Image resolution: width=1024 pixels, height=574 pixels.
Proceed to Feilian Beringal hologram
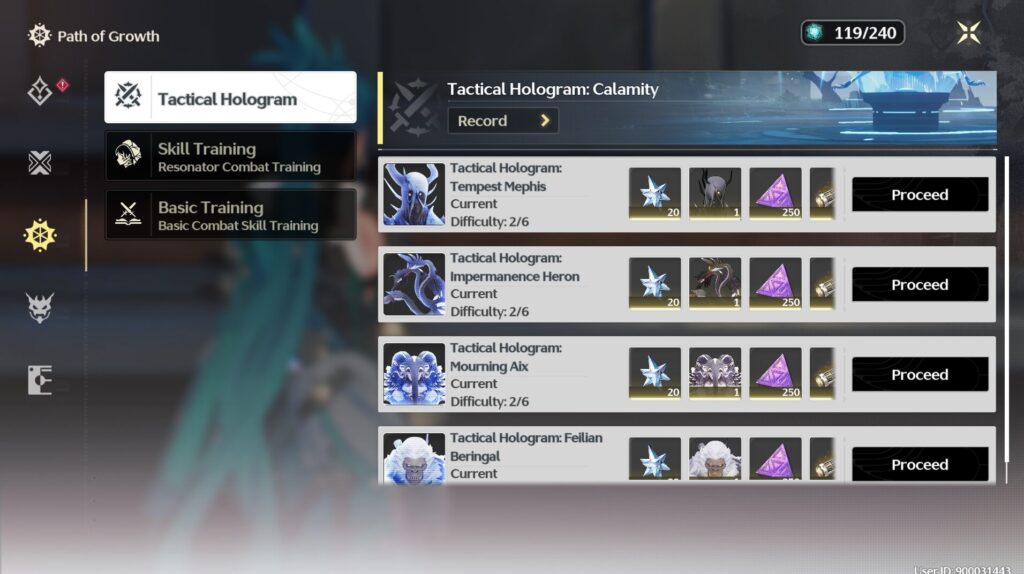click(919, 464)
